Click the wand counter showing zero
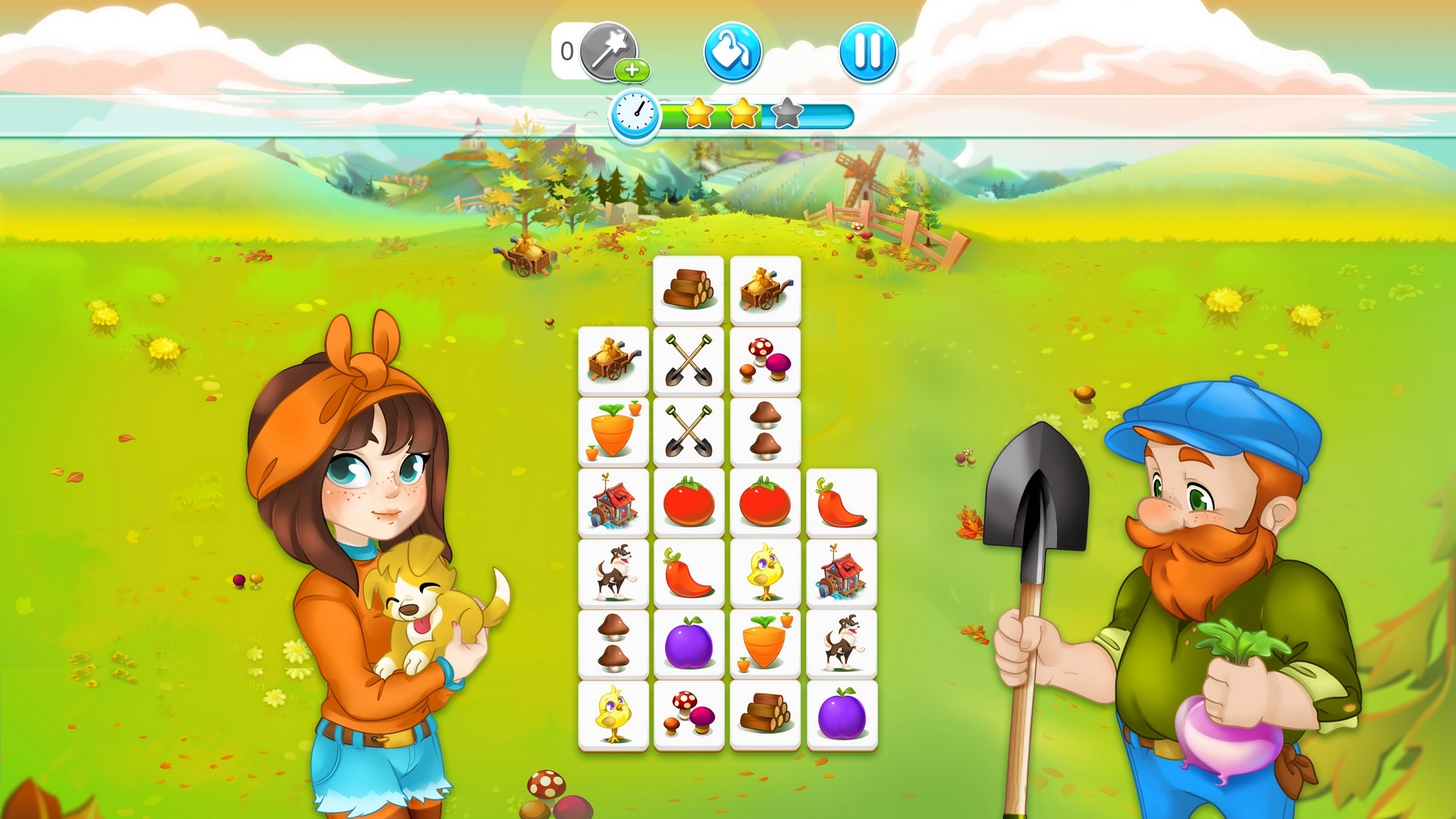The height and width of the screenshot is (819, 1456). click(x=566, y=50)
